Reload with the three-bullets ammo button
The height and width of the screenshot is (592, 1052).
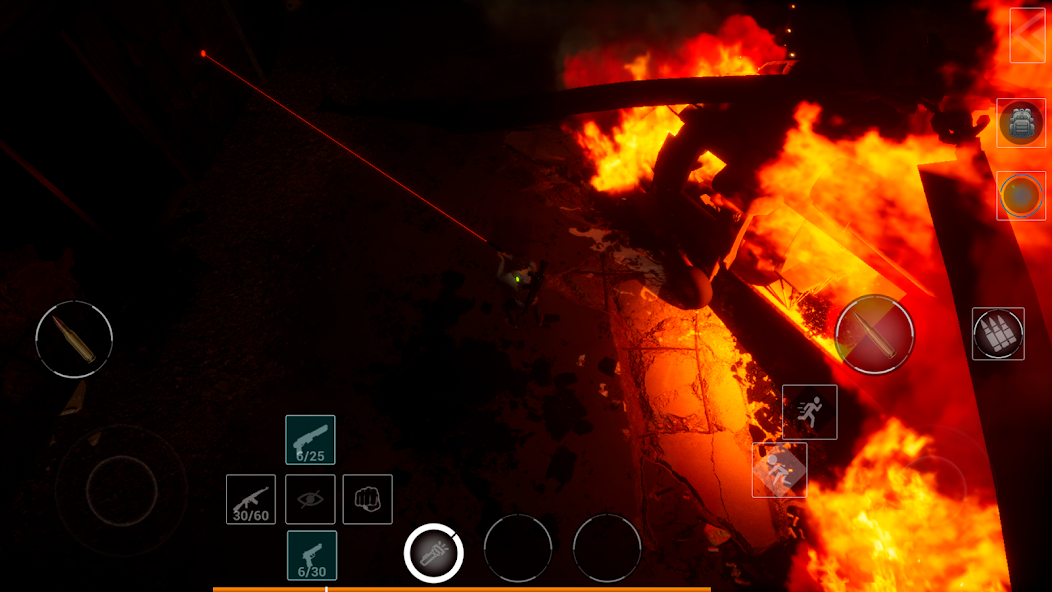[x=998, y=334]
